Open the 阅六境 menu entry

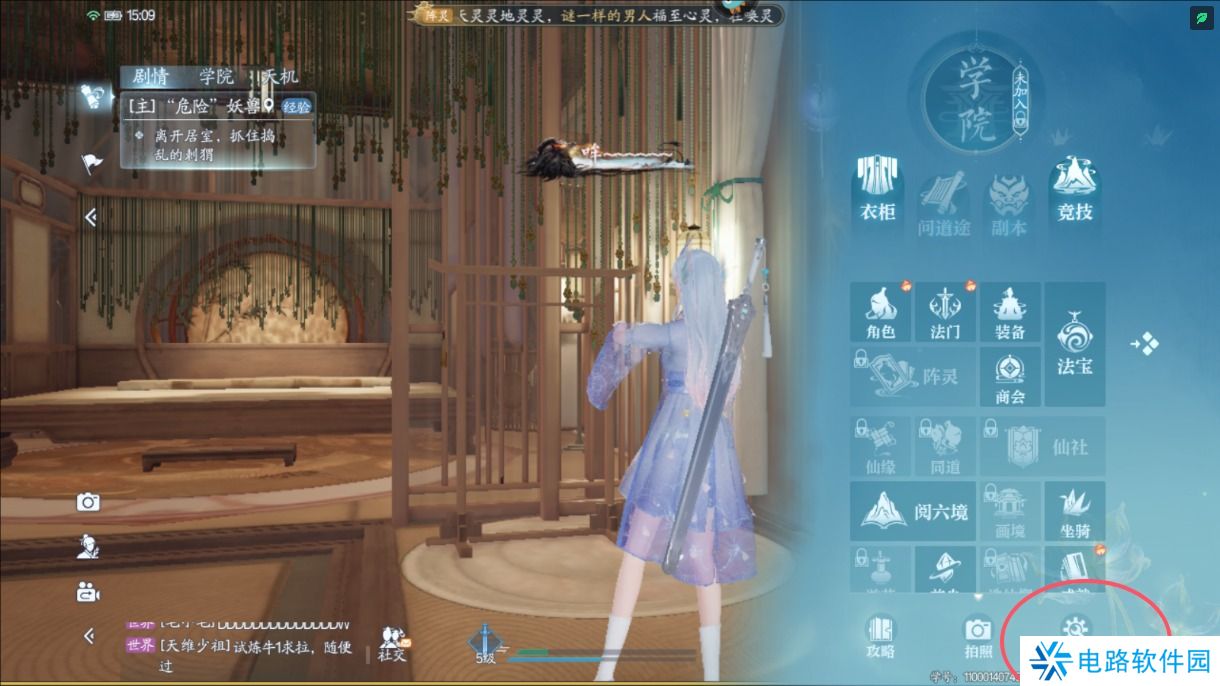click(x=912, y=512)
